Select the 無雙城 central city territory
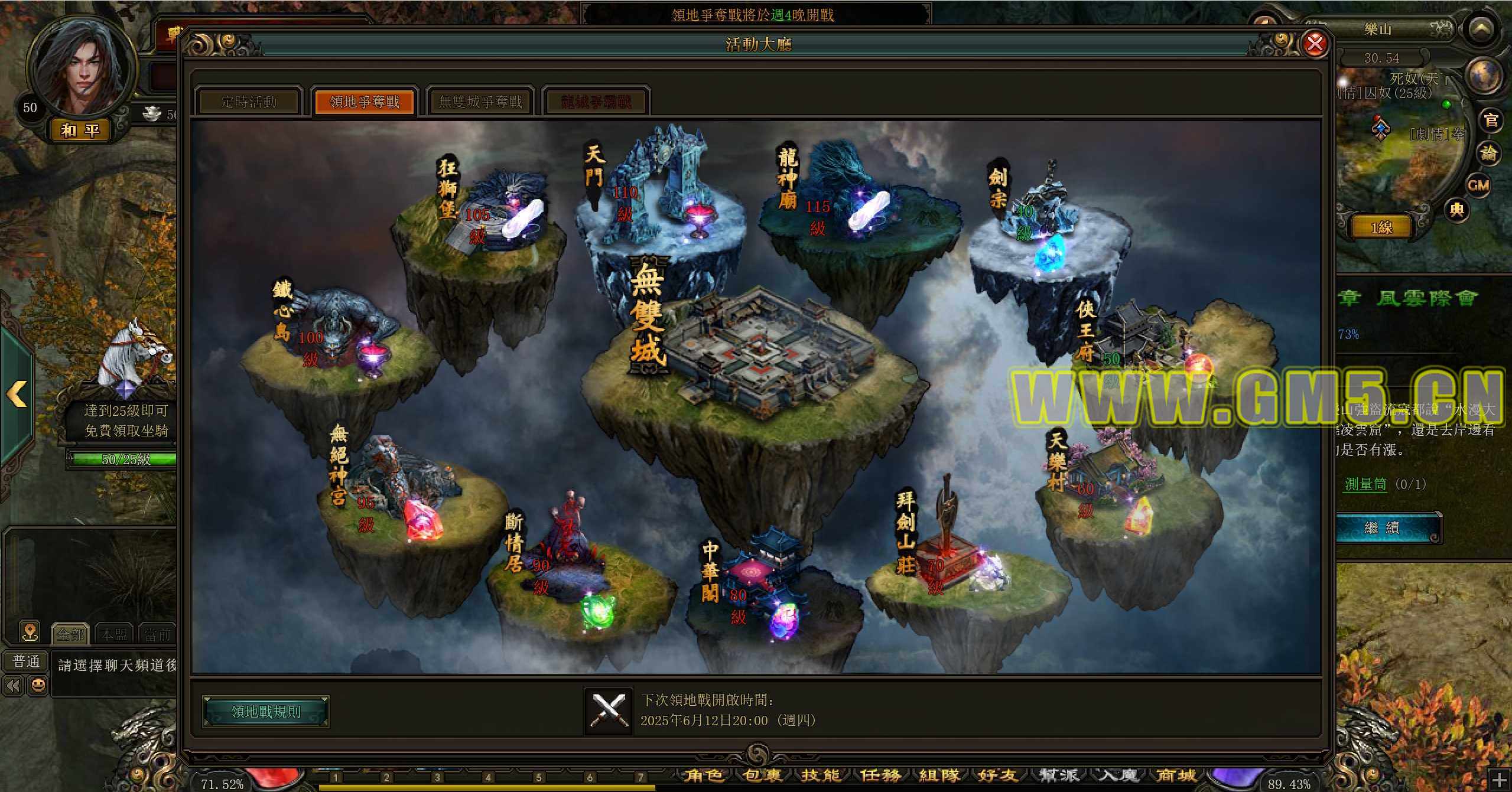 (x=762, y=354)
